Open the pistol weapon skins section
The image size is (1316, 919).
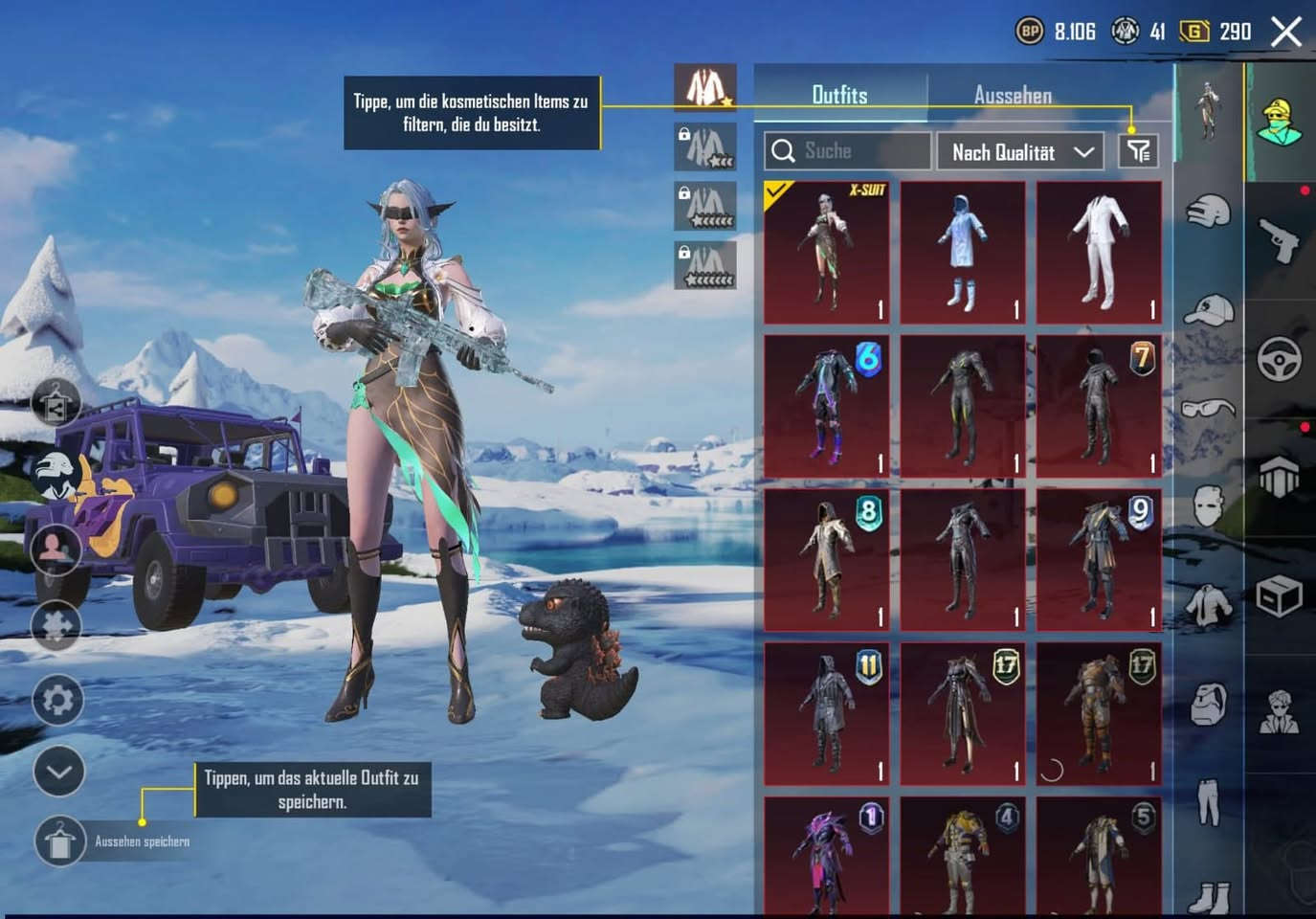tap(1280, 238)
